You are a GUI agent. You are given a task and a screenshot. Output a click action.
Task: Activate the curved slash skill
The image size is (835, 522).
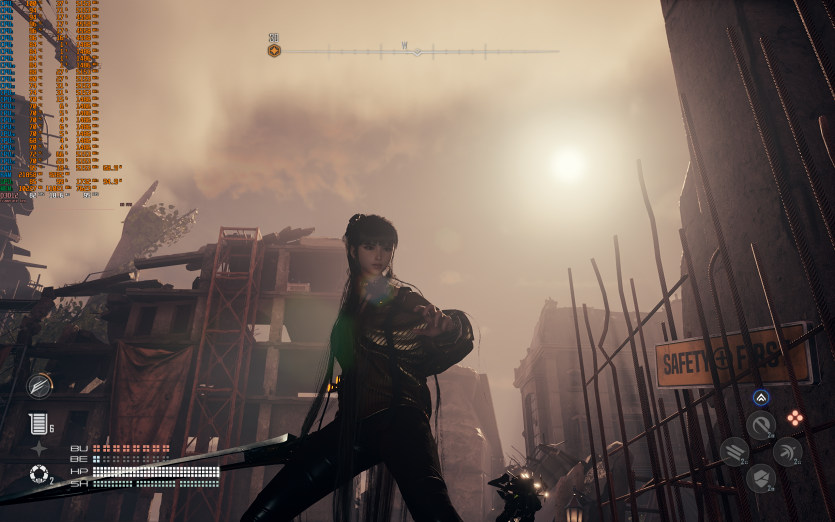point(761,425)
